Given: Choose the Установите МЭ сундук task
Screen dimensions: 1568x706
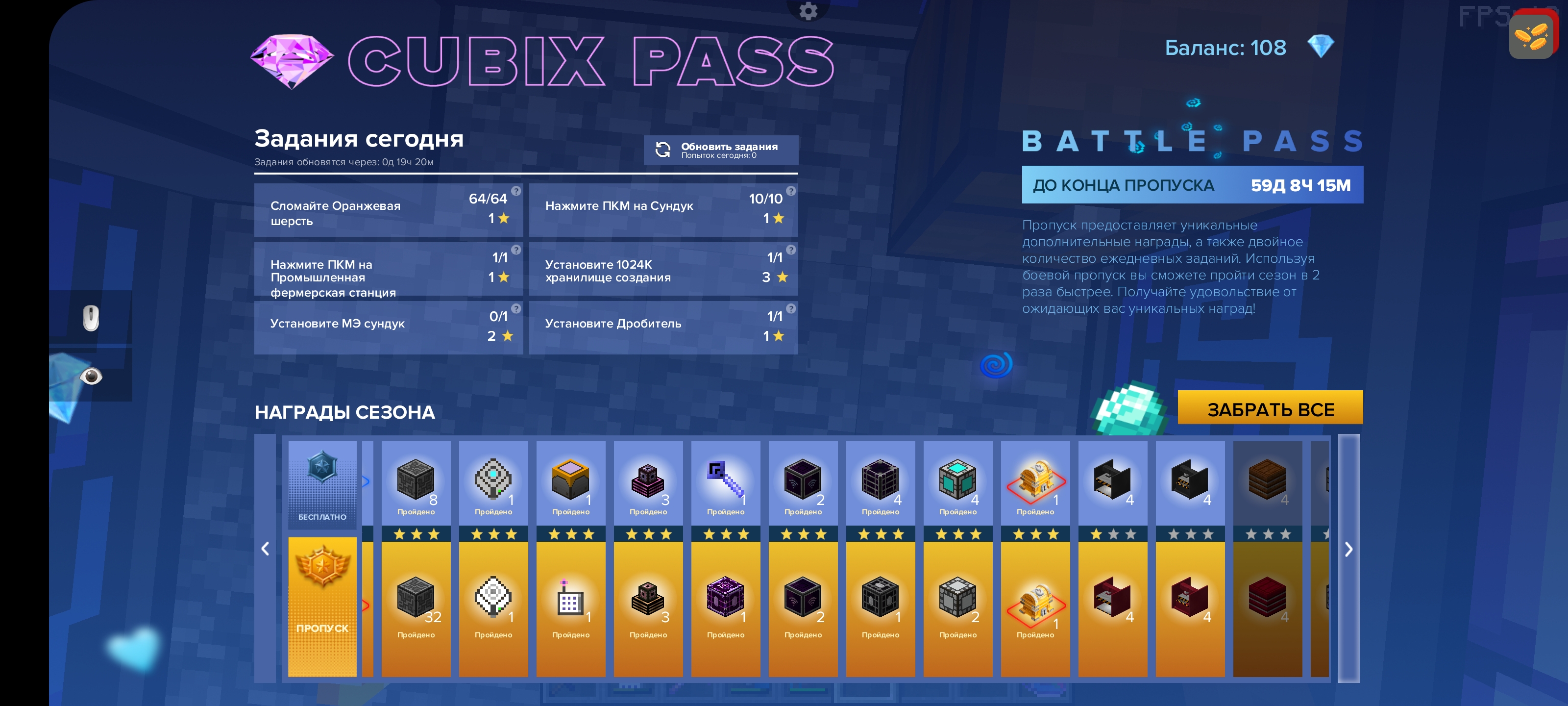Looking at the screenshot, I should coord(389,328).
